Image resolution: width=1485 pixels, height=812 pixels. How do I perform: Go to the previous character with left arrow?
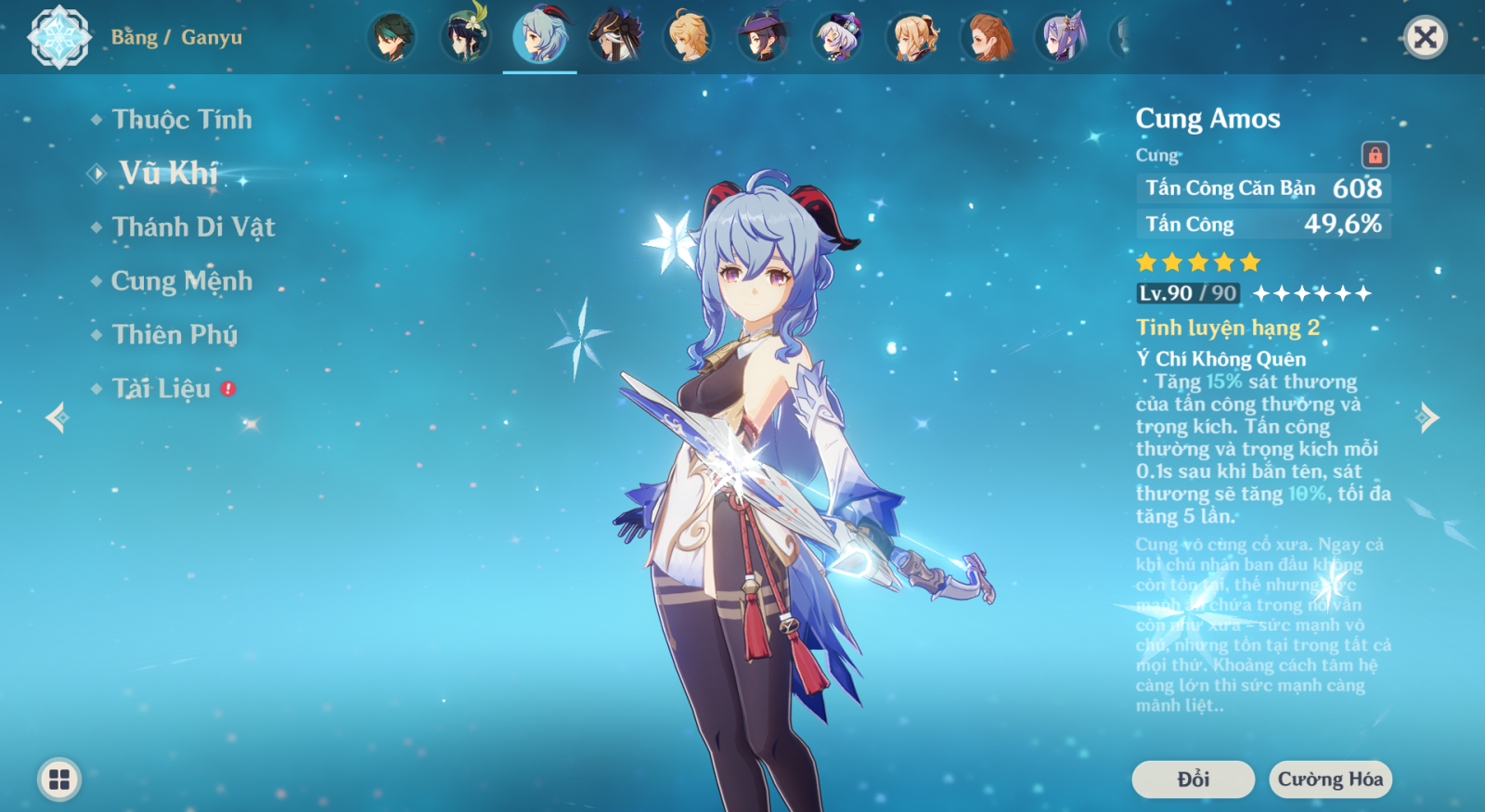tap(58, 418)
